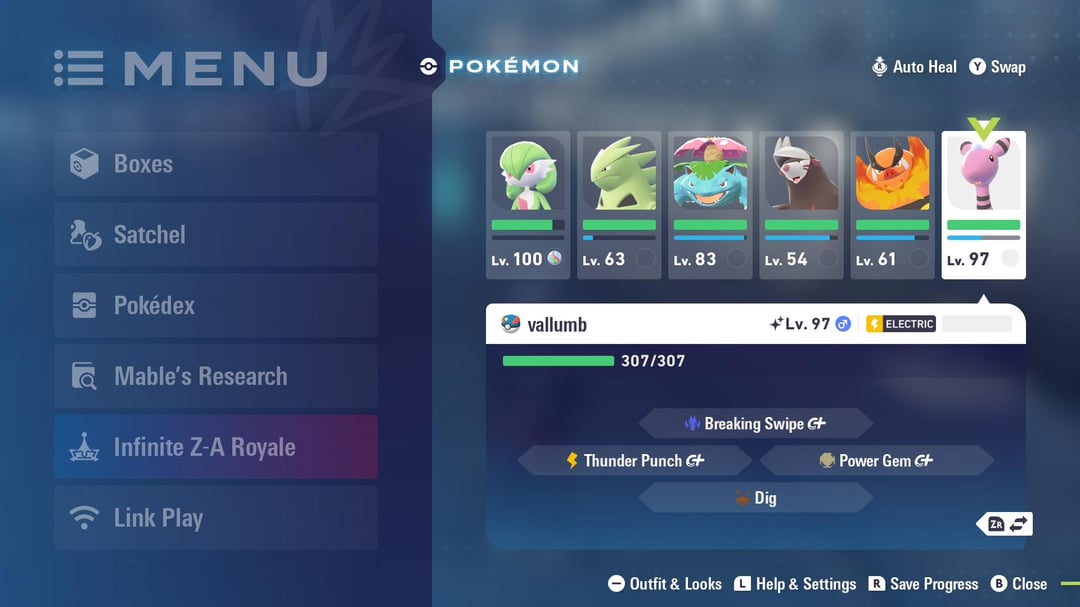
Task: Choose the Venusaur party slot
Action: (x=710, y=204)
